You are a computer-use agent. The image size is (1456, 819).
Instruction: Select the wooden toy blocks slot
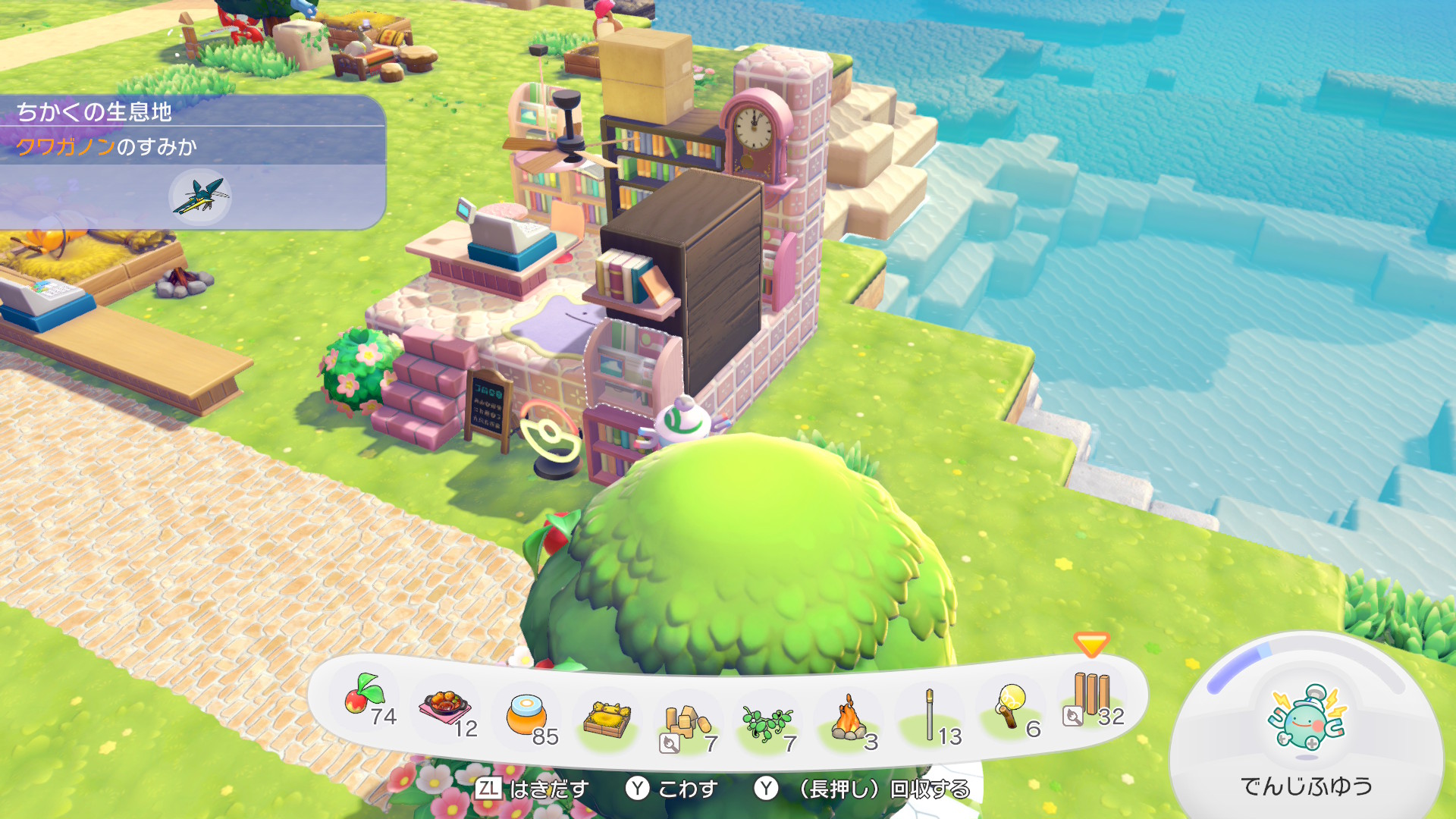coord(686,722)
